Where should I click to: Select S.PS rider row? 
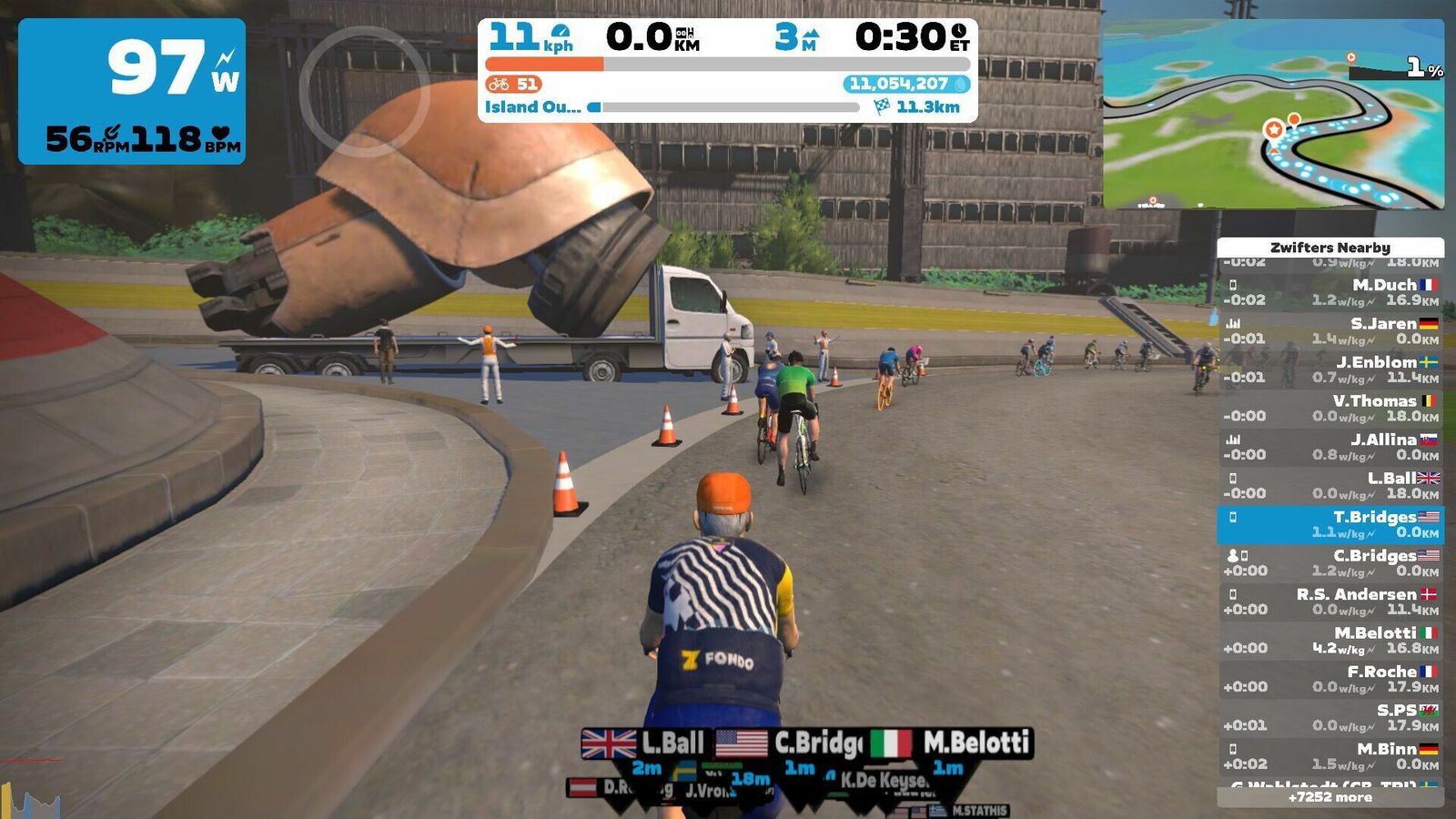(x=1330, y=717)
